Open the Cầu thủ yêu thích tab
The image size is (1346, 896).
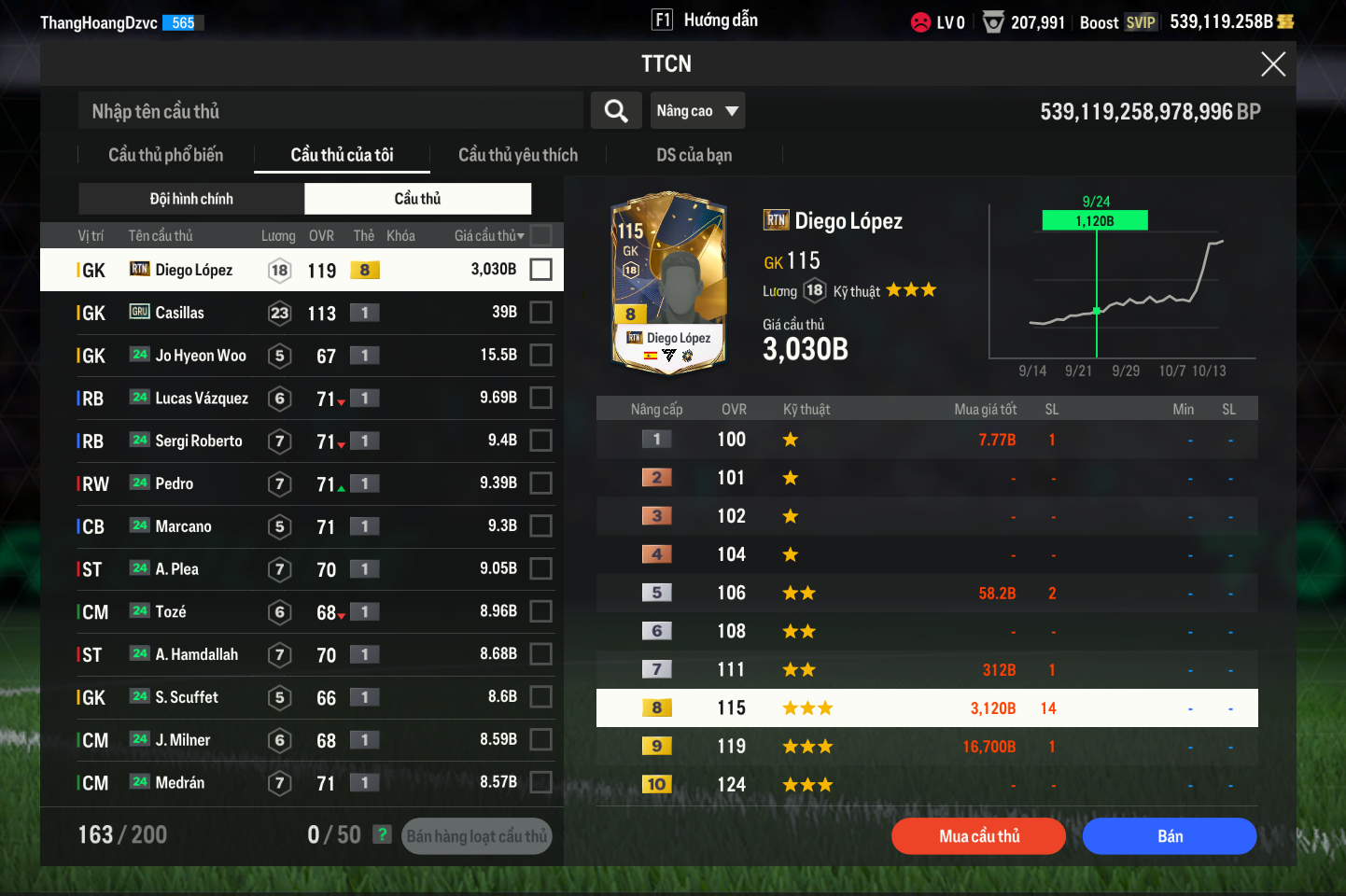click(x=518, y=155)
